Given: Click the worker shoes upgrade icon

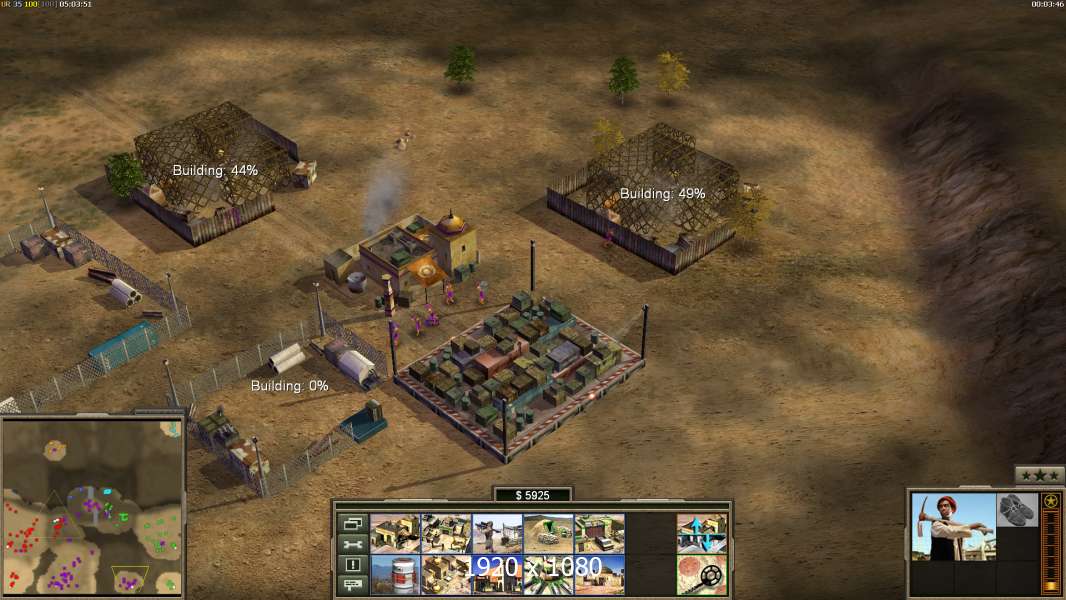Looking at the screenshot, I should (x=1018, y=509).
